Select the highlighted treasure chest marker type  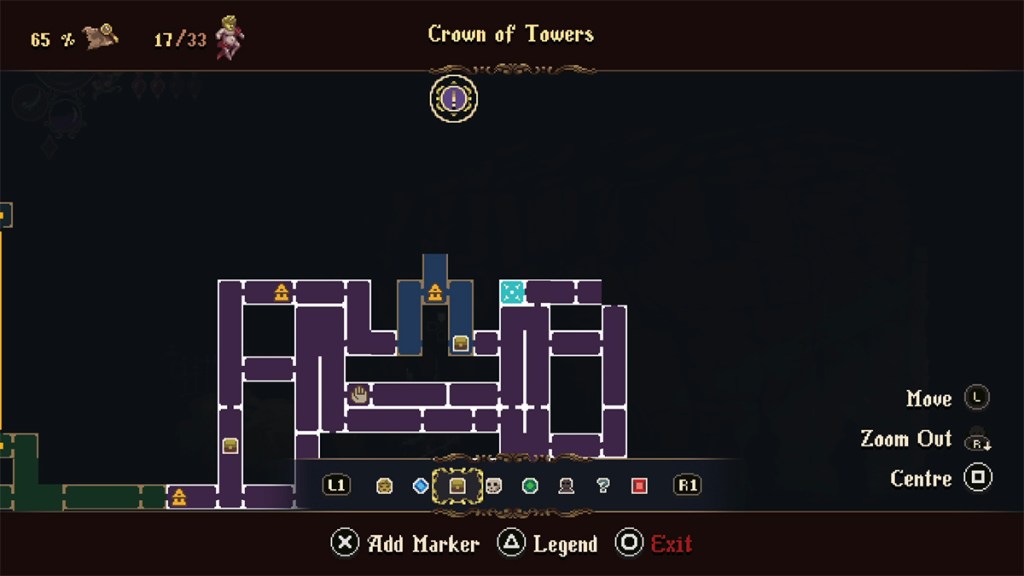[457, 486]
